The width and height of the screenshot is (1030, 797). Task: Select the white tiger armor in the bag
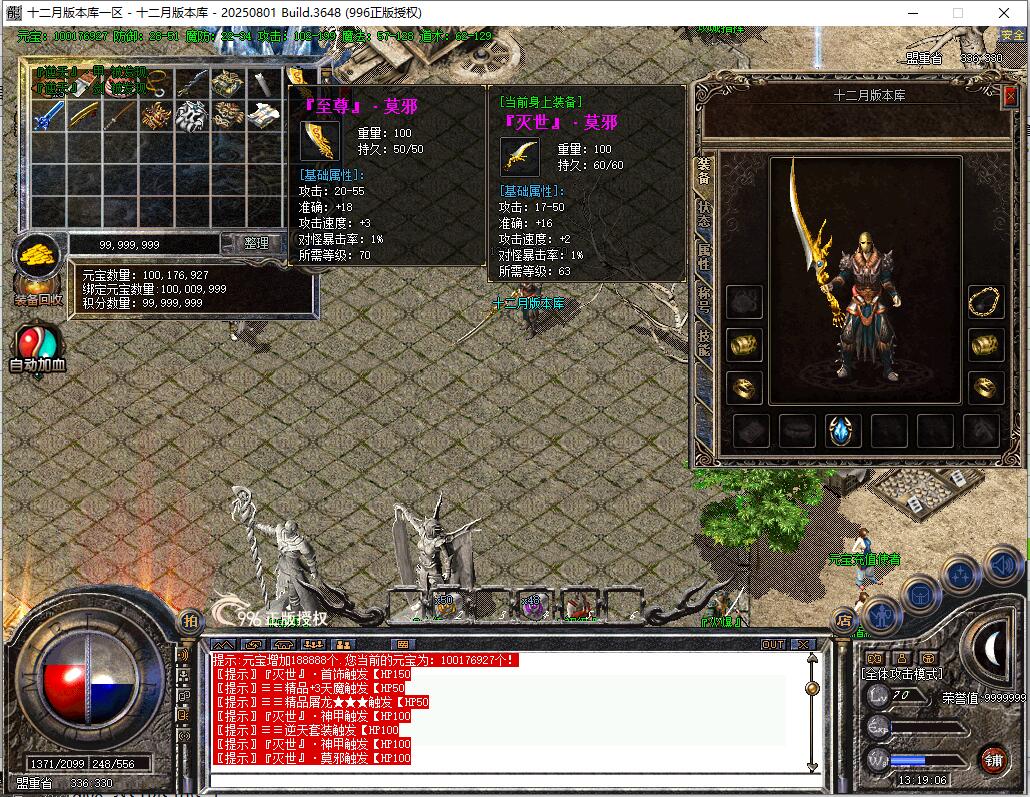point(191,115)
